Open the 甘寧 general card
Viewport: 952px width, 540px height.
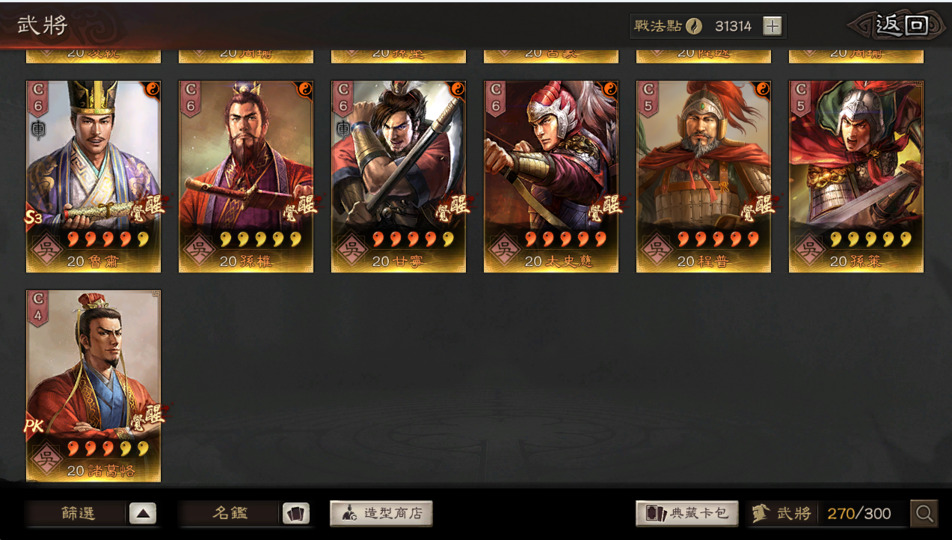398,176
